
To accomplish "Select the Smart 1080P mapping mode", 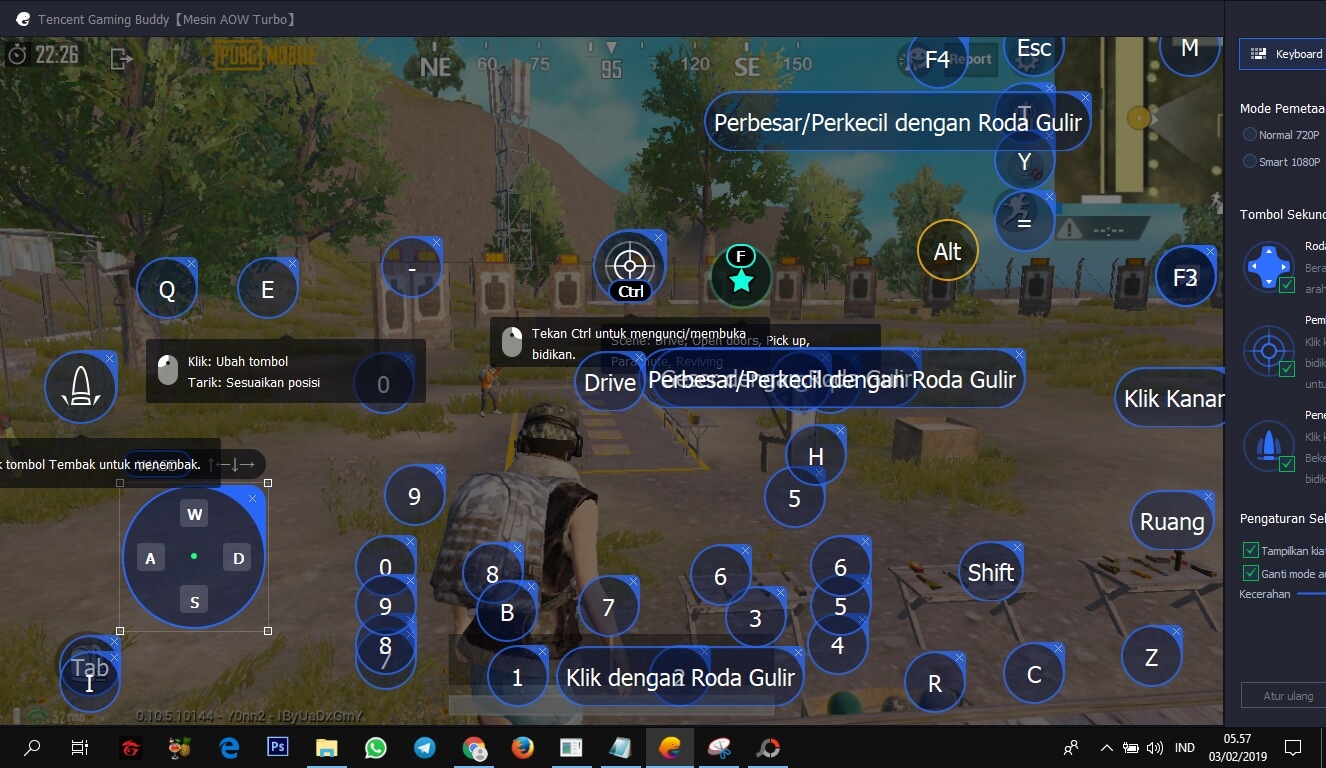I will pos(1250,161).
